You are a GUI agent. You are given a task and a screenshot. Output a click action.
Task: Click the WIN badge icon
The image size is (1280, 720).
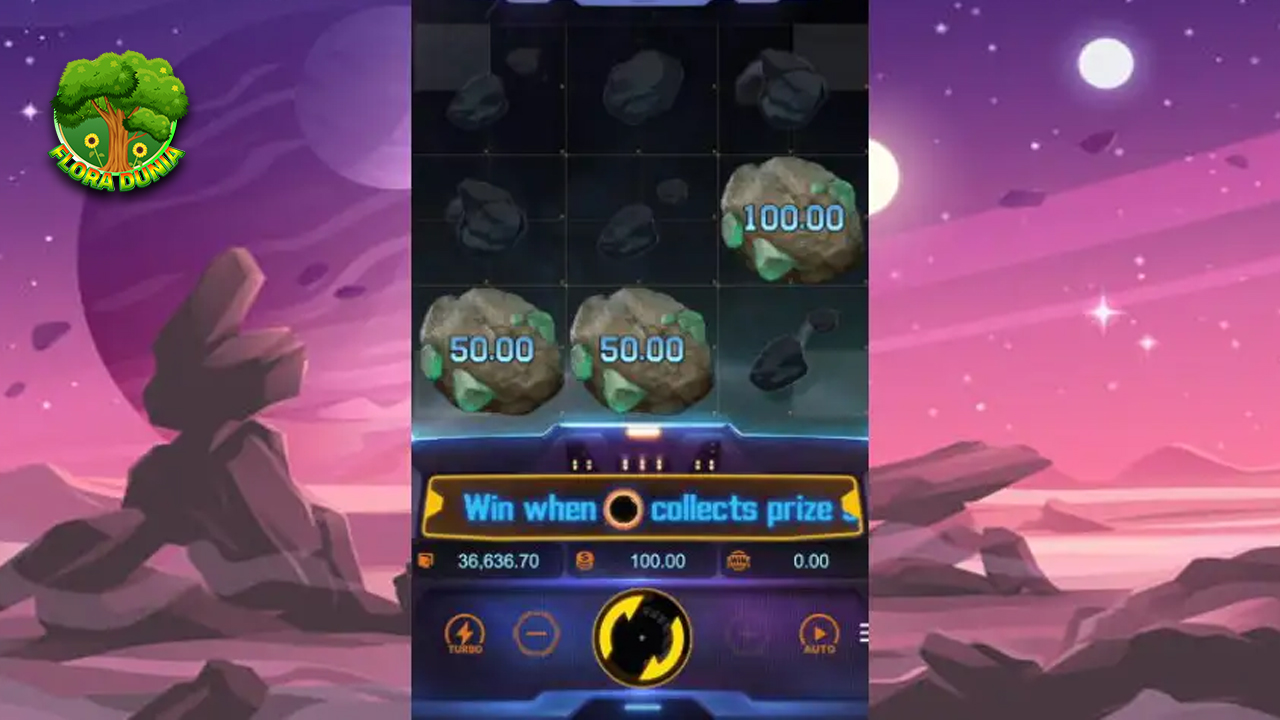pyautogui.click(x=737, y=561)
